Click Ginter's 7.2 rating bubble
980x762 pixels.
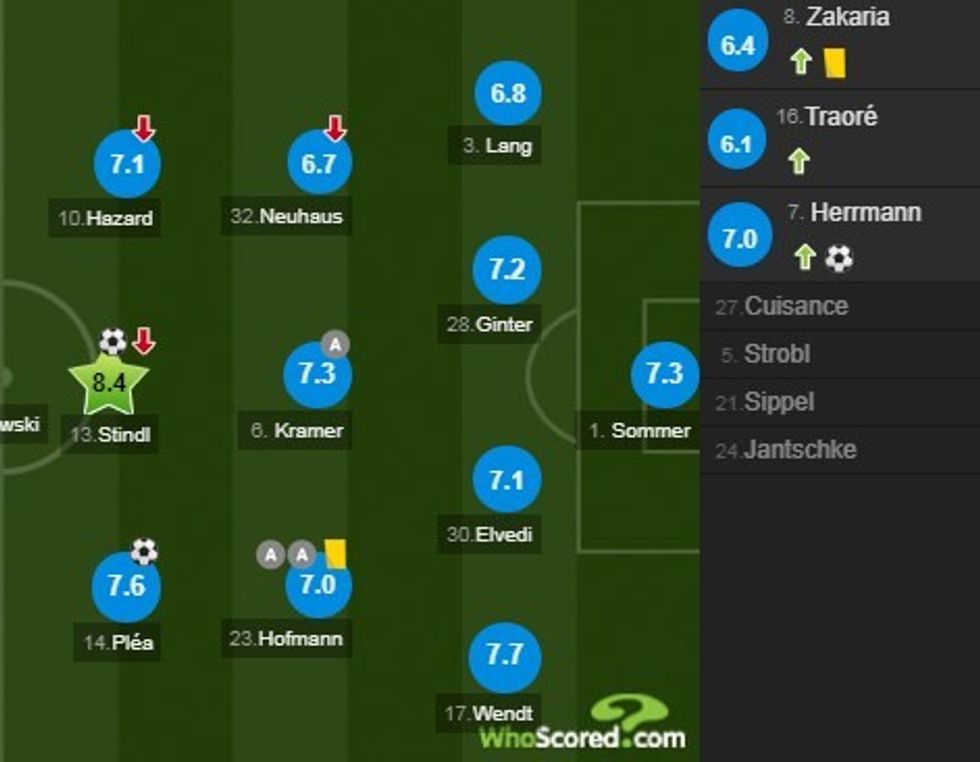coord(507,270)
